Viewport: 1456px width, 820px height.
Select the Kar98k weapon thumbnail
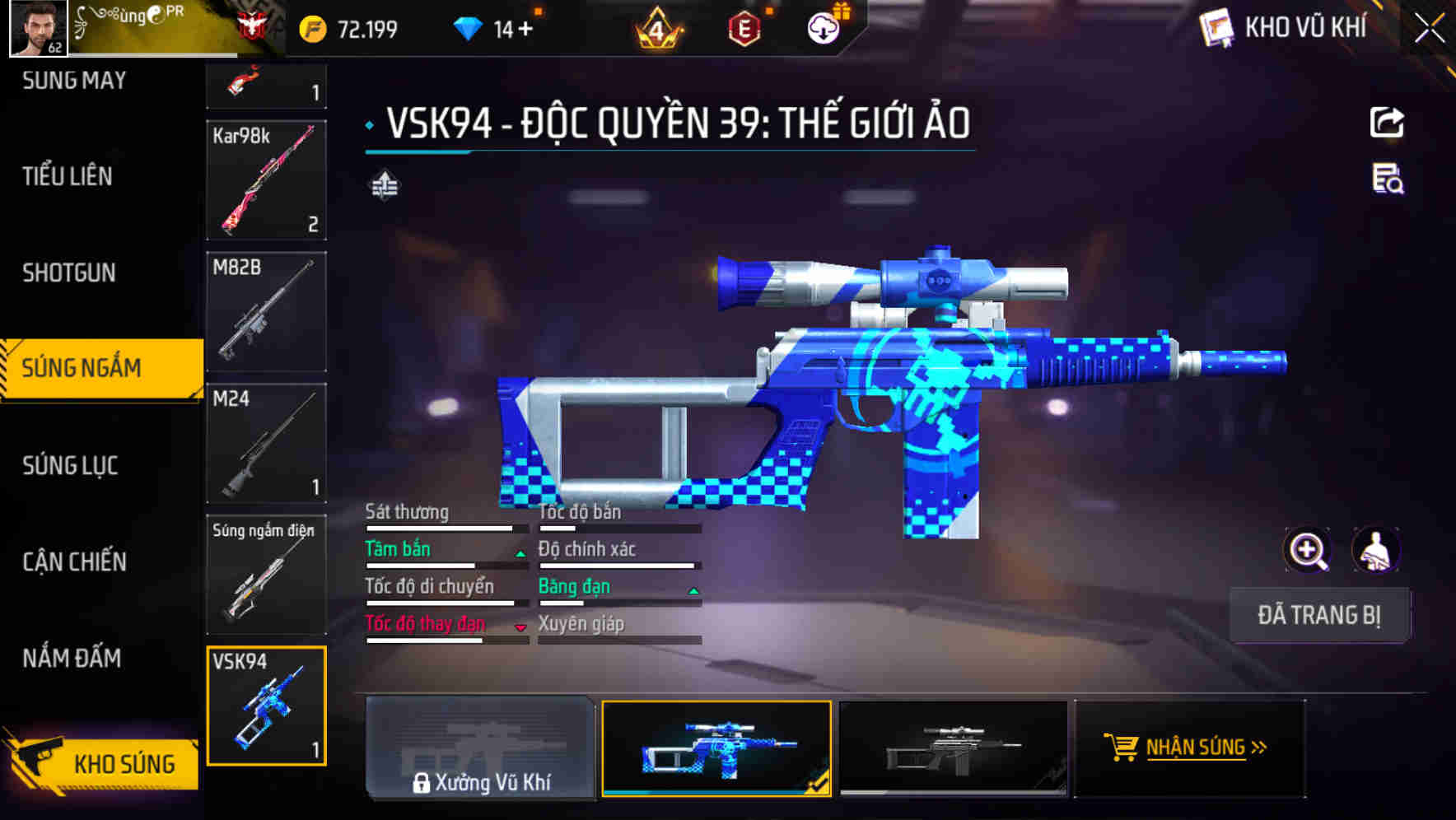pos(266,179)
